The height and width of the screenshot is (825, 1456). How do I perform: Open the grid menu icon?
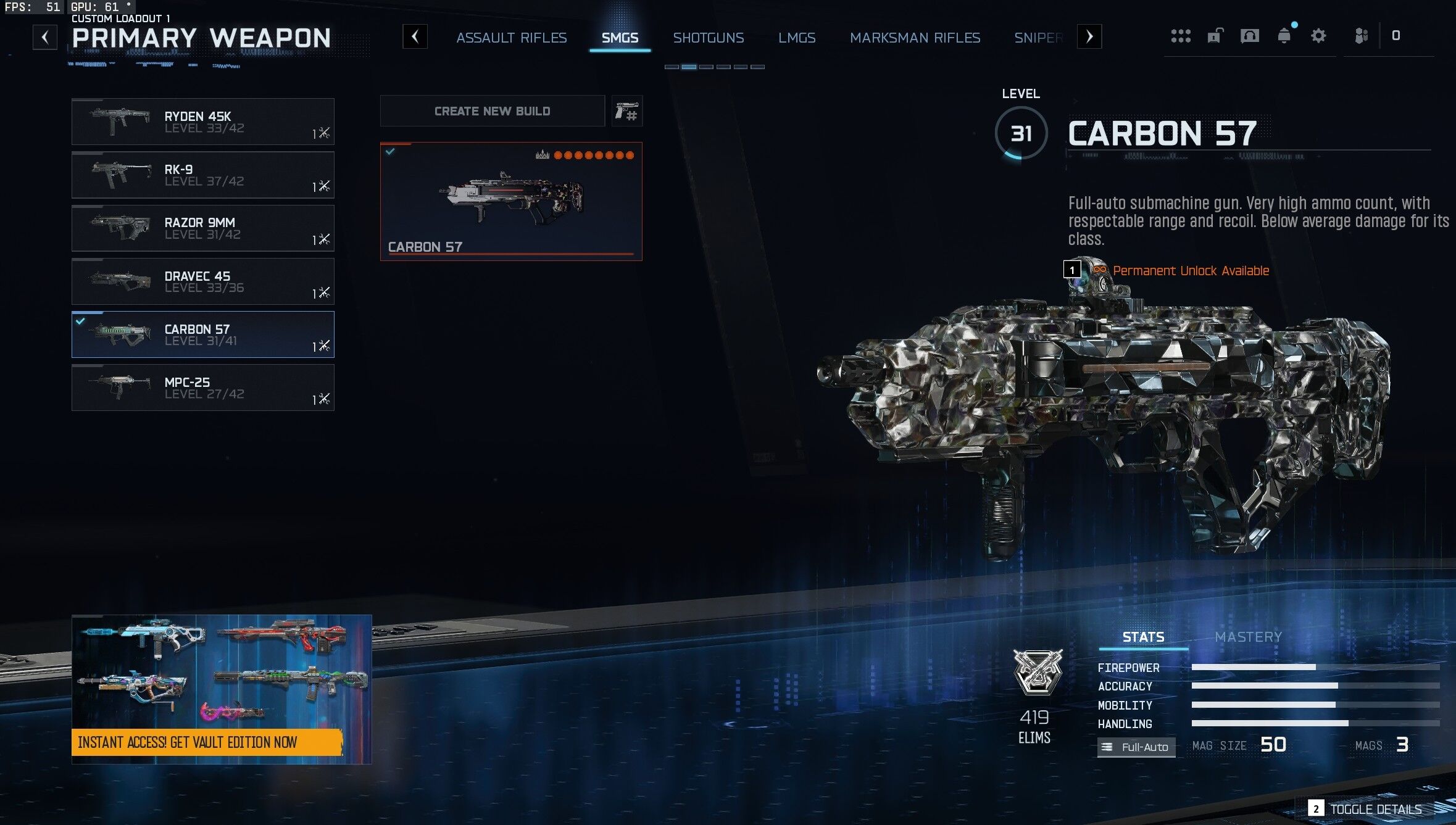[1180, 36]
